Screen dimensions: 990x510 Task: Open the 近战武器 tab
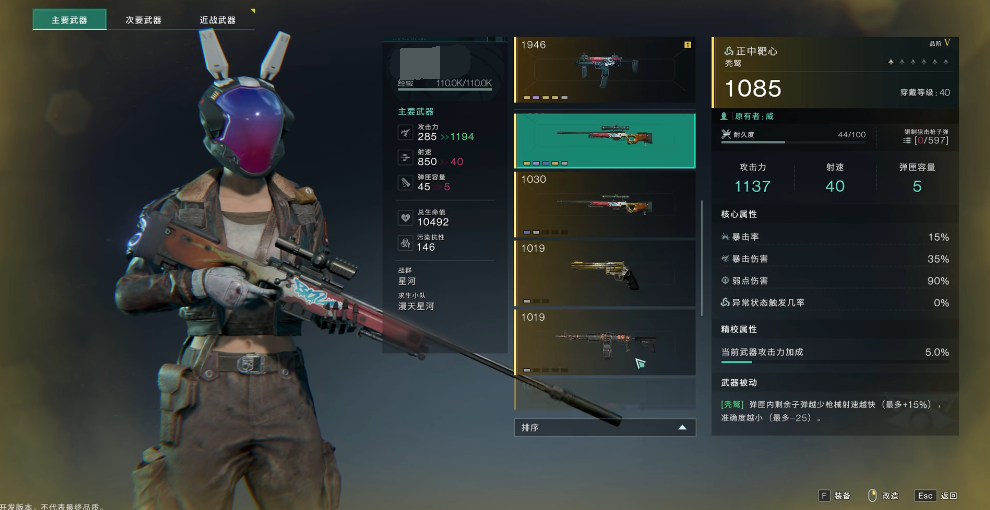[x=217, y=20]
